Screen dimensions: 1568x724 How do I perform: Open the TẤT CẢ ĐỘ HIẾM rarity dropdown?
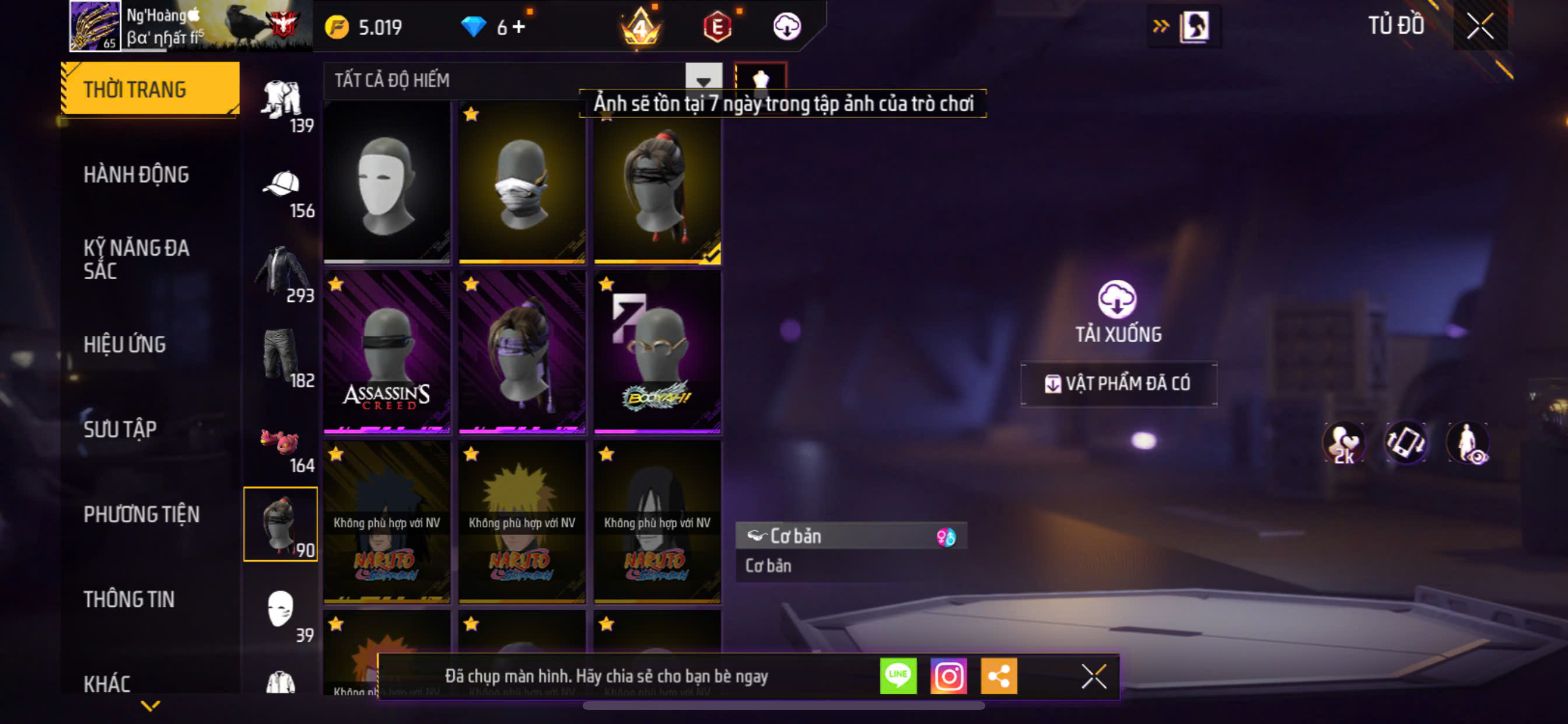[x=703, y=80]
